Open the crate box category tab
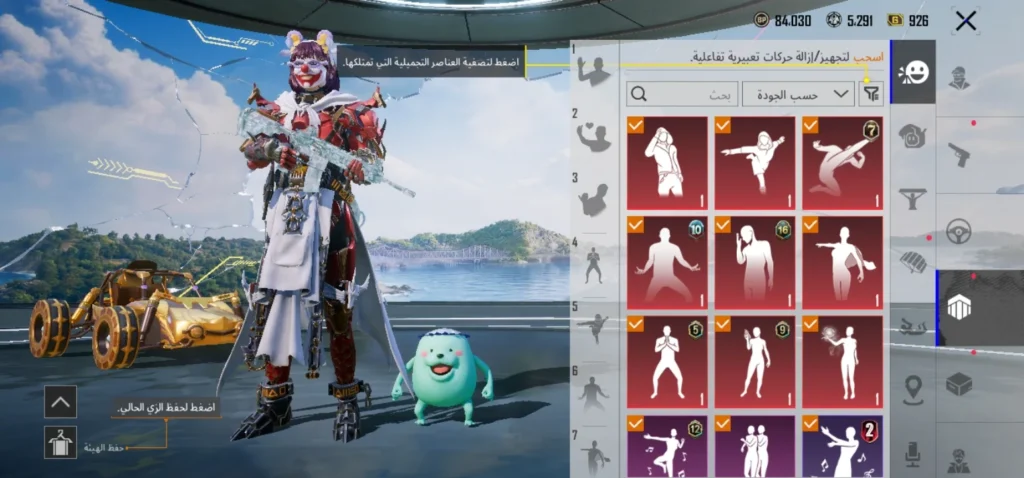The image size is (1024, 478). tap(959, 384)
